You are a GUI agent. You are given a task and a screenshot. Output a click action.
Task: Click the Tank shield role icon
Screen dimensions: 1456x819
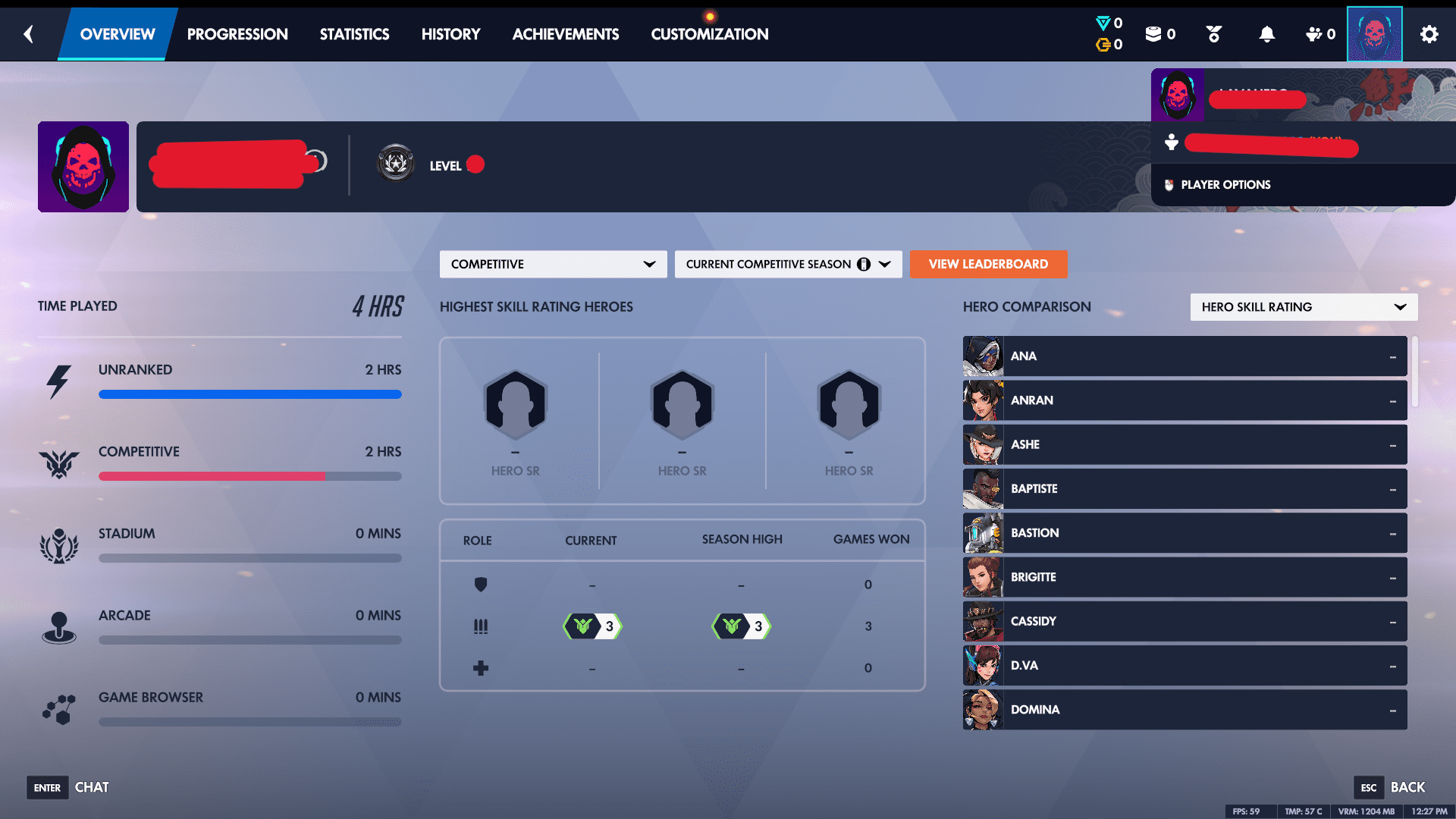tap(481, 585)
